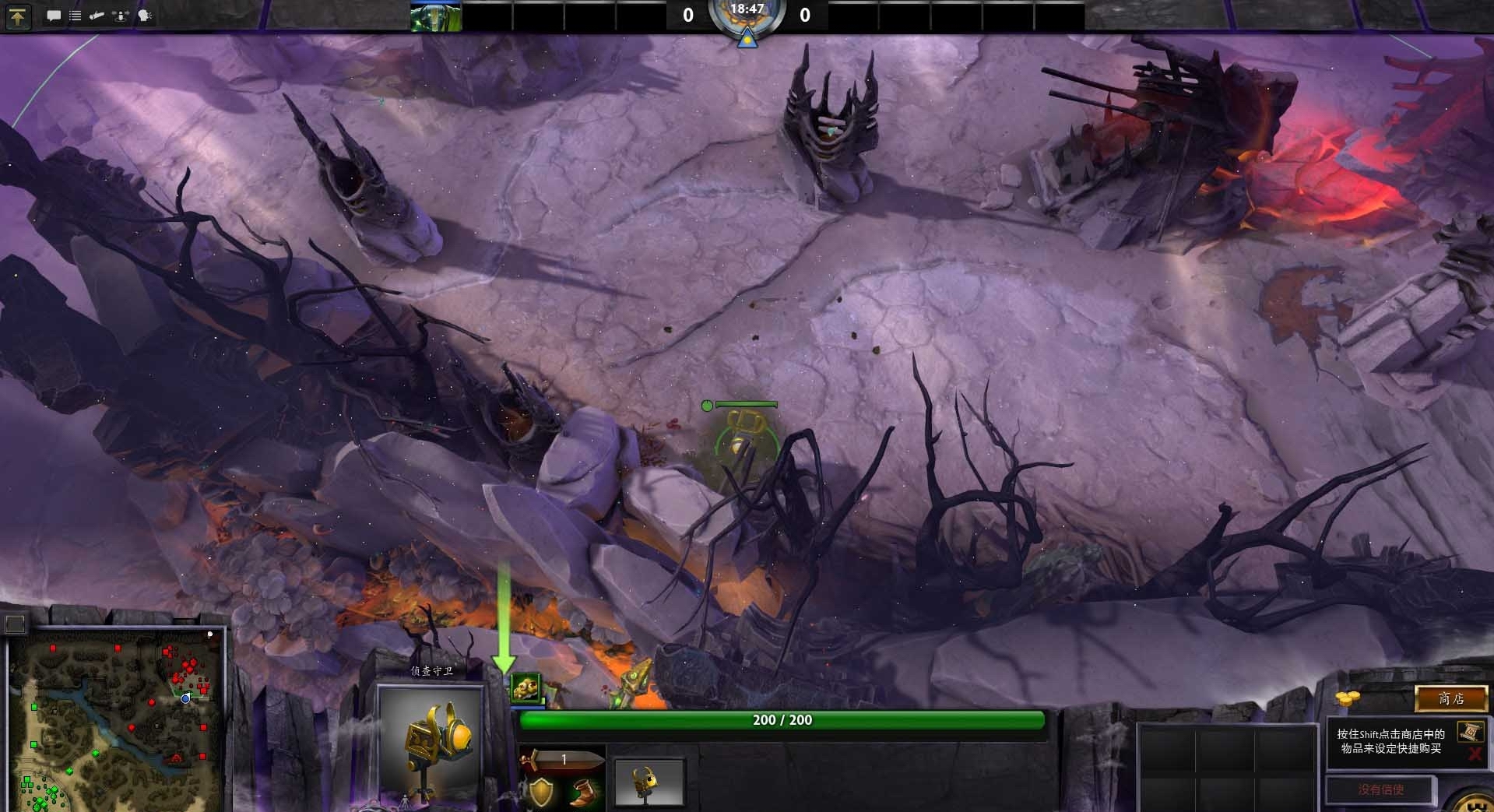Select the ward ability slot
Viewport: 1494px width, 812px height.
pyautogui.click(x=649, y=782)
